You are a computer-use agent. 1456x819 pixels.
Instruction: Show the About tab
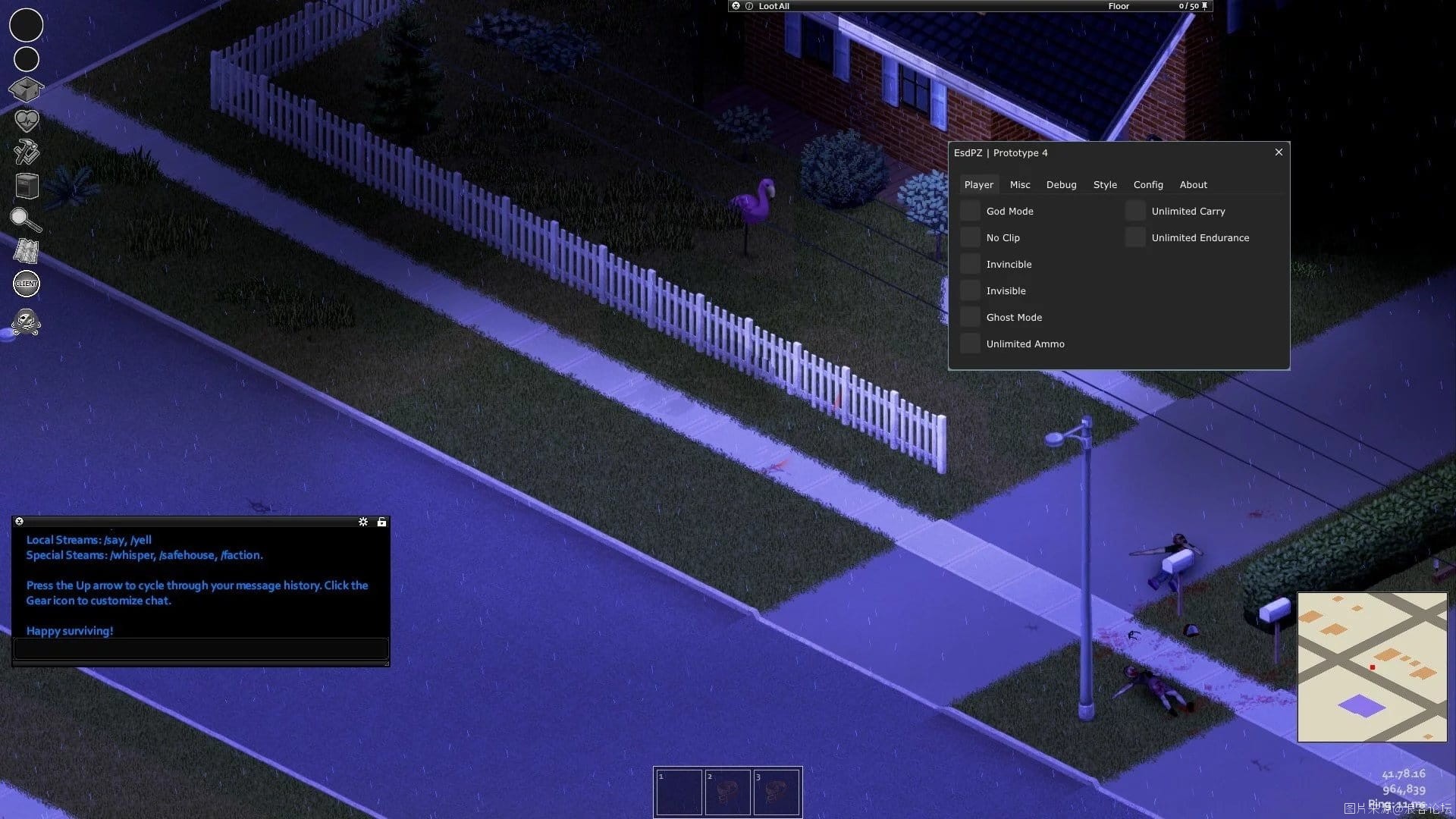tap(1193, 184)
